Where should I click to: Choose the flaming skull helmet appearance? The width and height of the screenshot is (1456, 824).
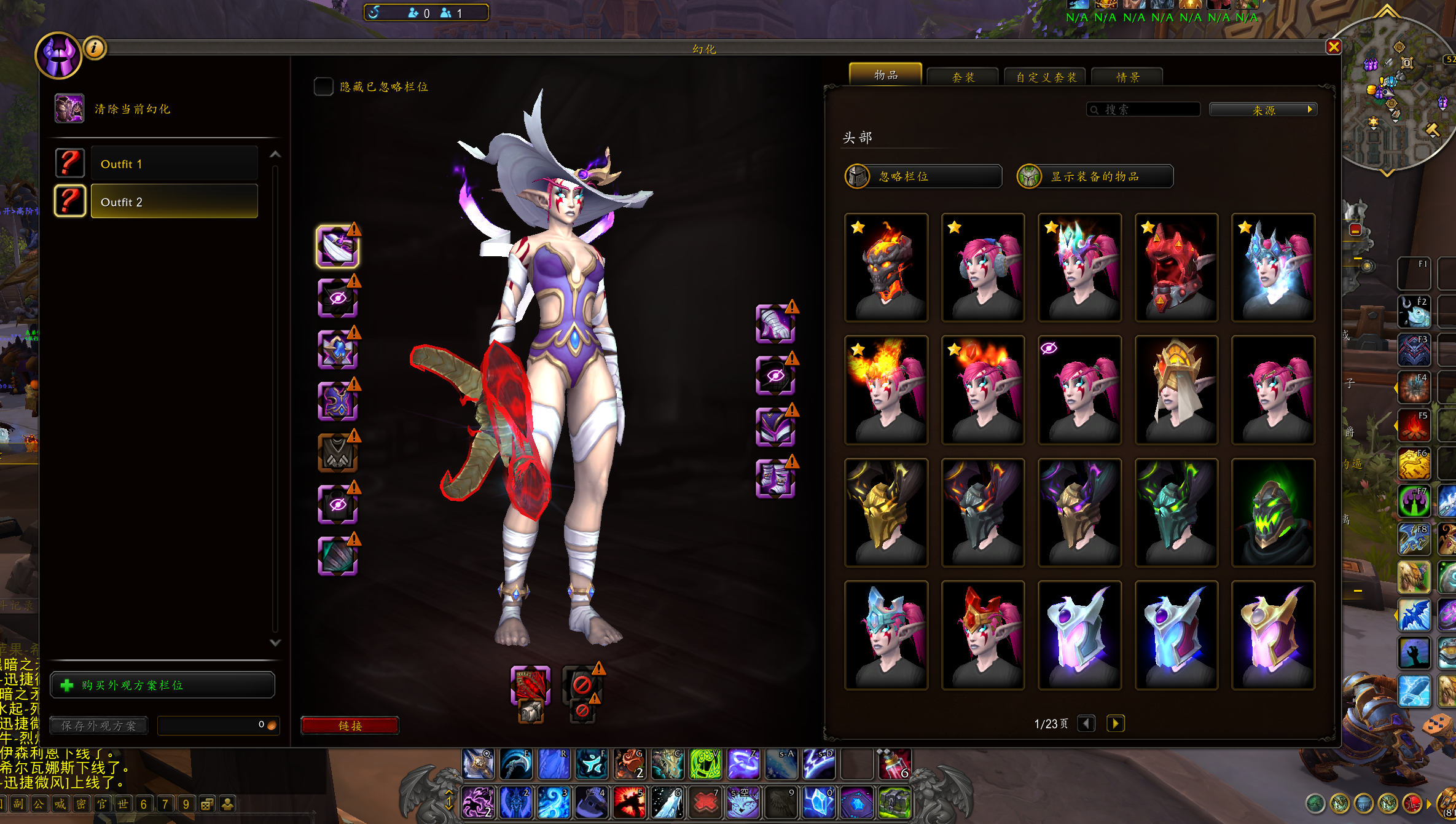886,267
